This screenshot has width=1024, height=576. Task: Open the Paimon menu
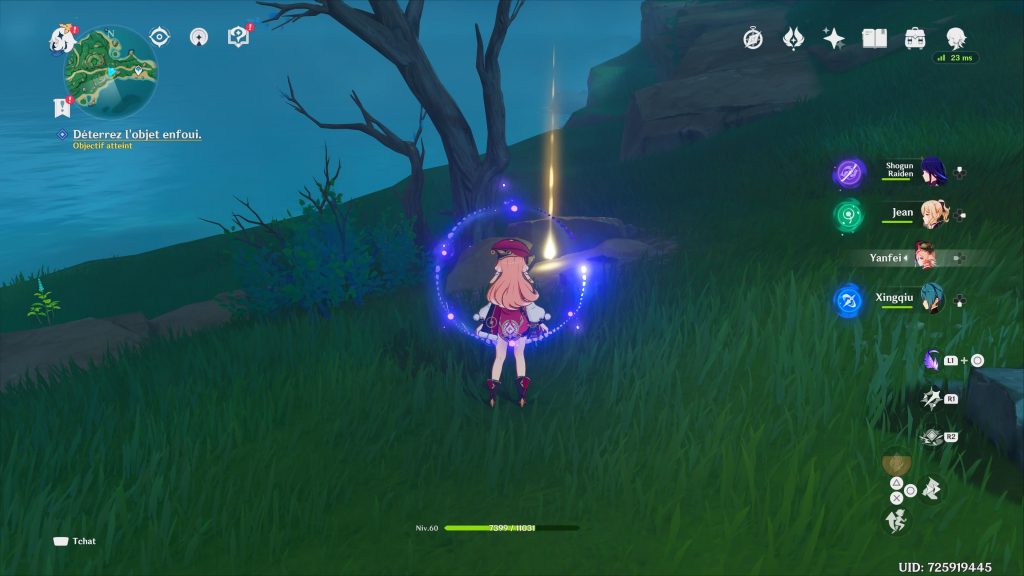[62, 40]
